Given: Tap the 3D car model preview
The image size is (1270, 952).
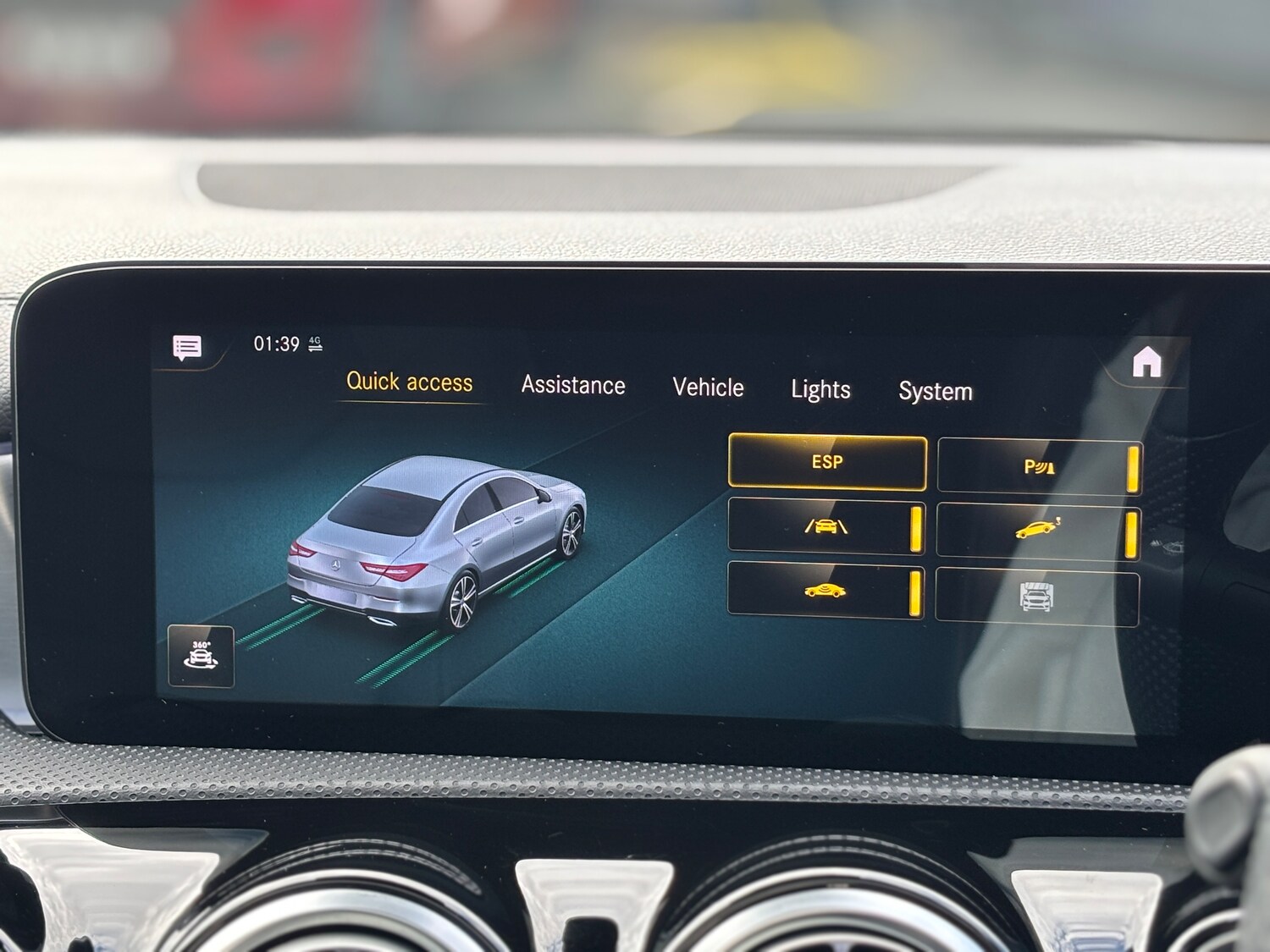Looking at the screenshot, I should point(440,542).
